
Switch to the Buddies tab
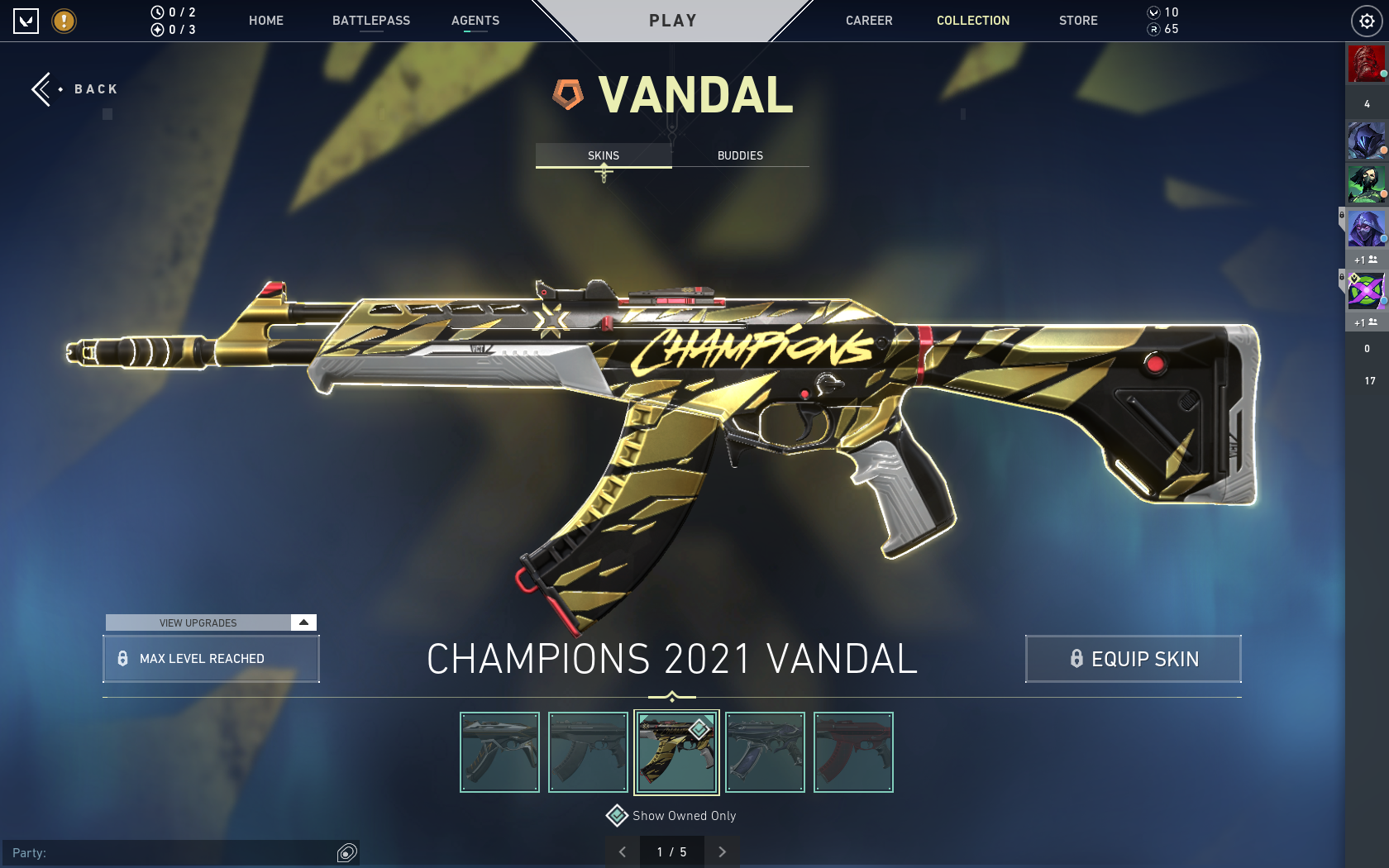pyautogui.click(x=739, y=155)
